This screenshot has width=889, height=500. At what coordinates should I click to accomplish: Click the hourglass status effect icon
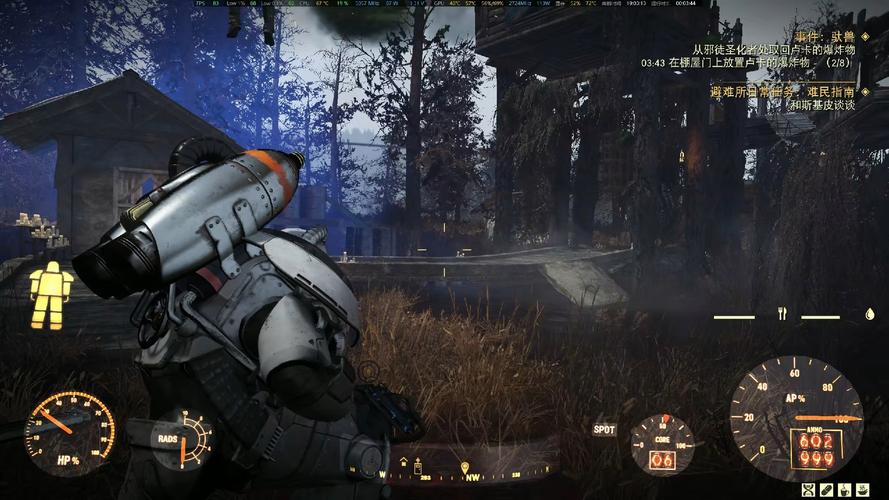(806, 489)
